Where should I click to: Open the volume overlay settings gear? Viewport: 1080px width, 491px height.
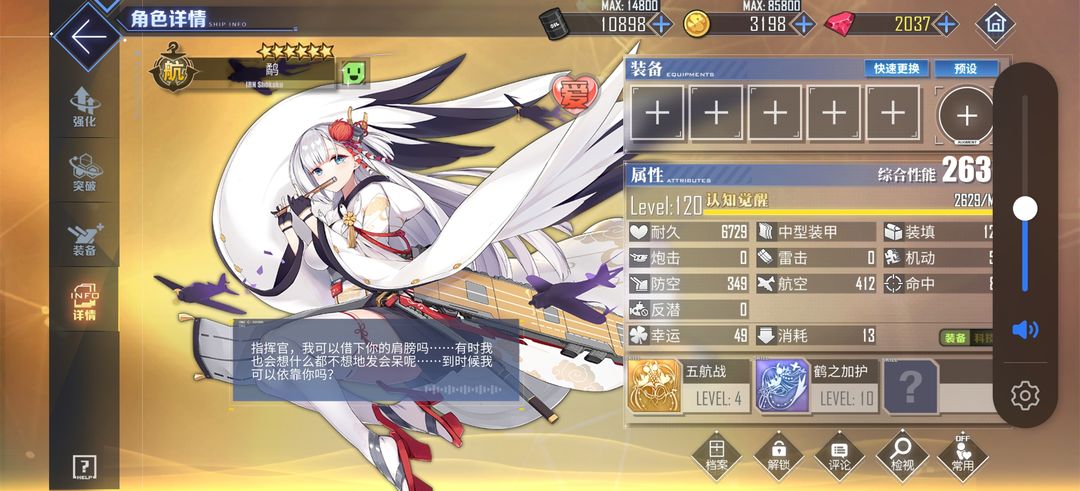[1025, 395]
